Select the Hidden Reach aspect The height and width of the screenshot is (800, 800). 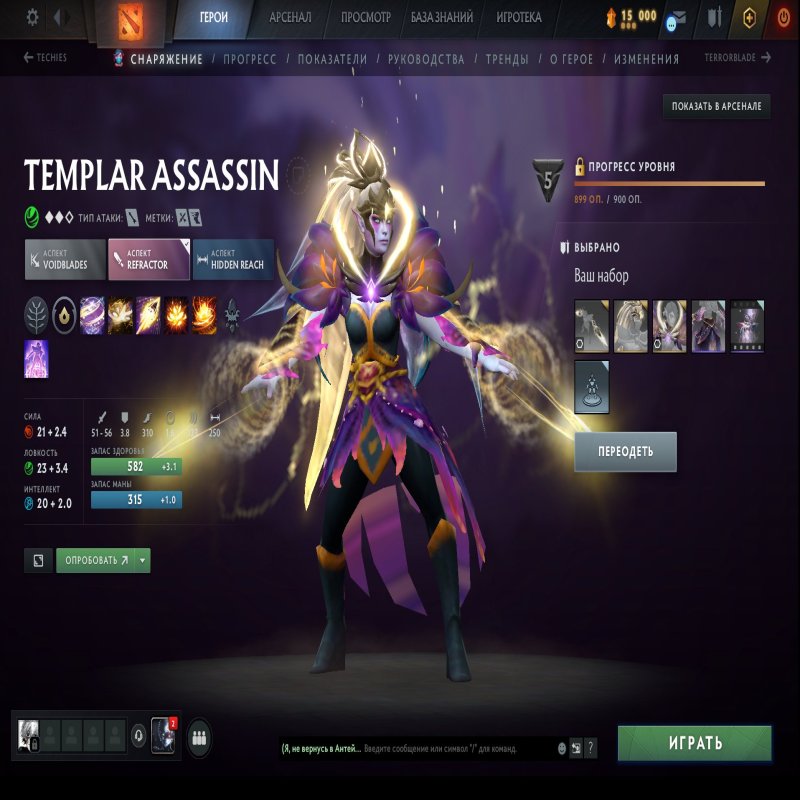pyautogui.click(x=233, y=259)
